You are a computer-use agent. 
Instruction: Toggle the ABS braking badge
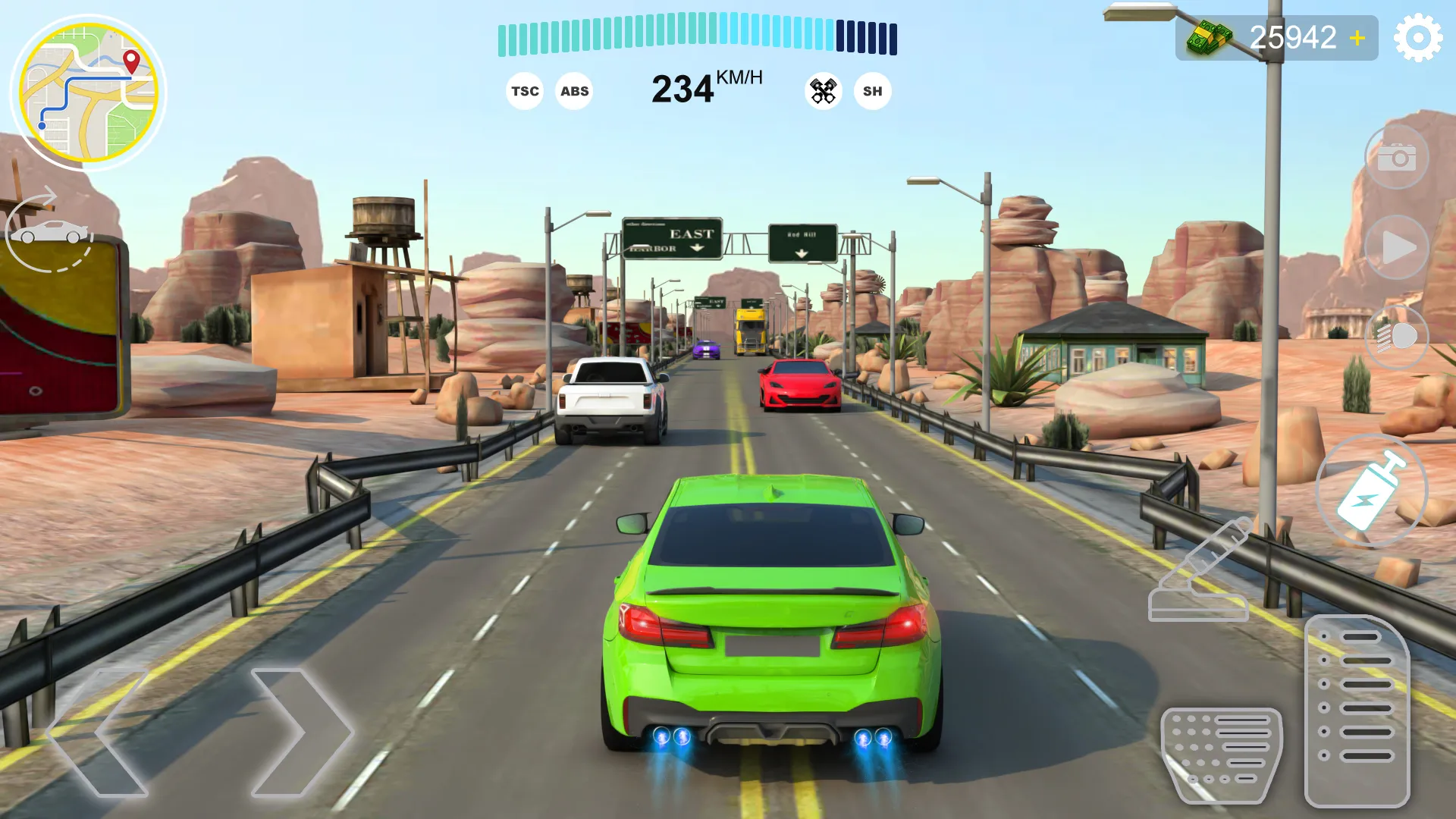click(x=574, y=91)
